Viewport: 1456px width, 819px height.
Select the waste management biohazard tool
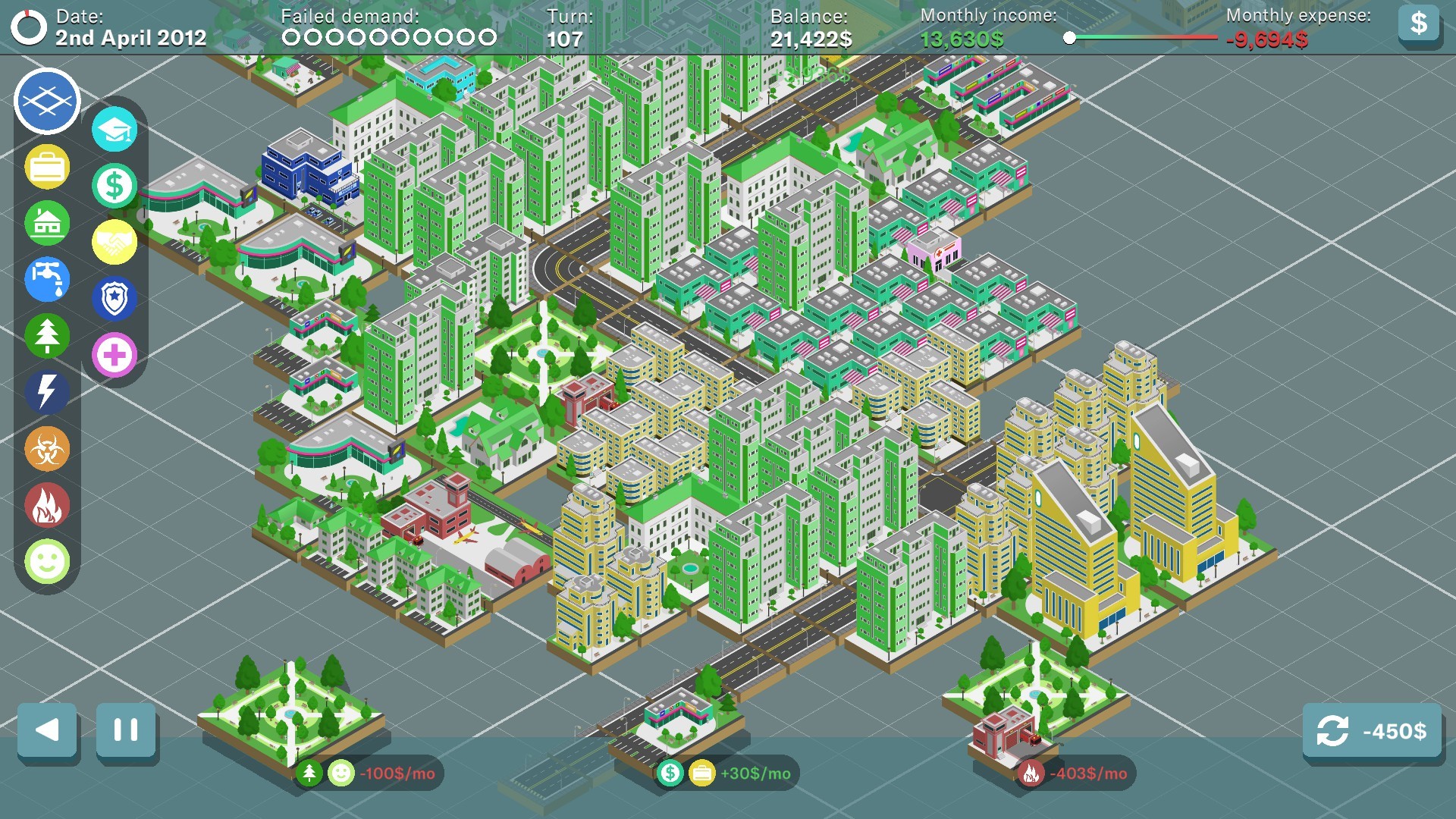click(46, 448)
